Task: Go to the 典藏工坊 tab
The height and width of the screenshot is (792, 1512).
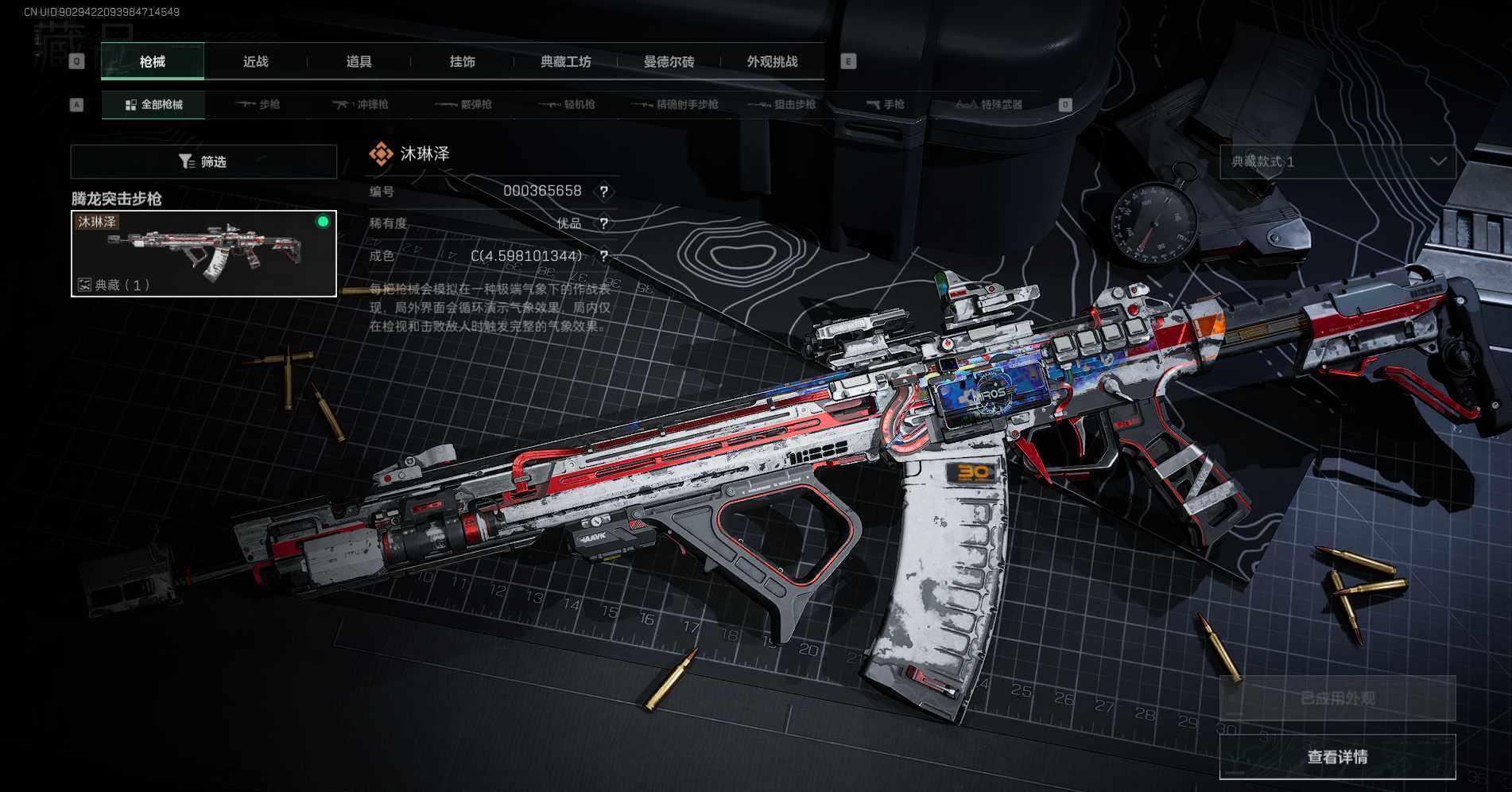Action: [x=565, y=62]
